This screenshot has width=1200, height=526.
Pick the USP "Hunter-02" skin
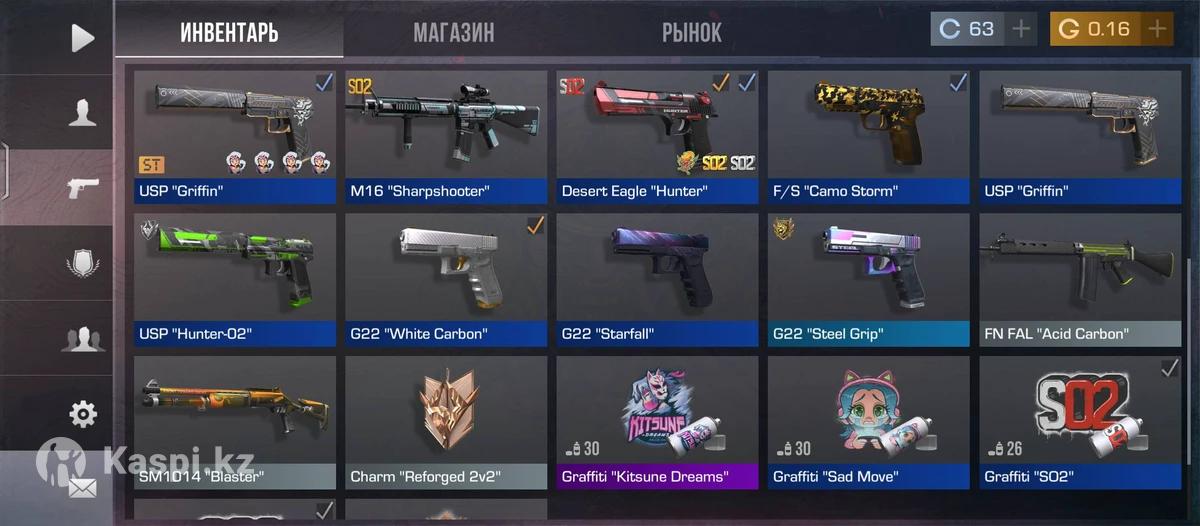tap(235, 280)
